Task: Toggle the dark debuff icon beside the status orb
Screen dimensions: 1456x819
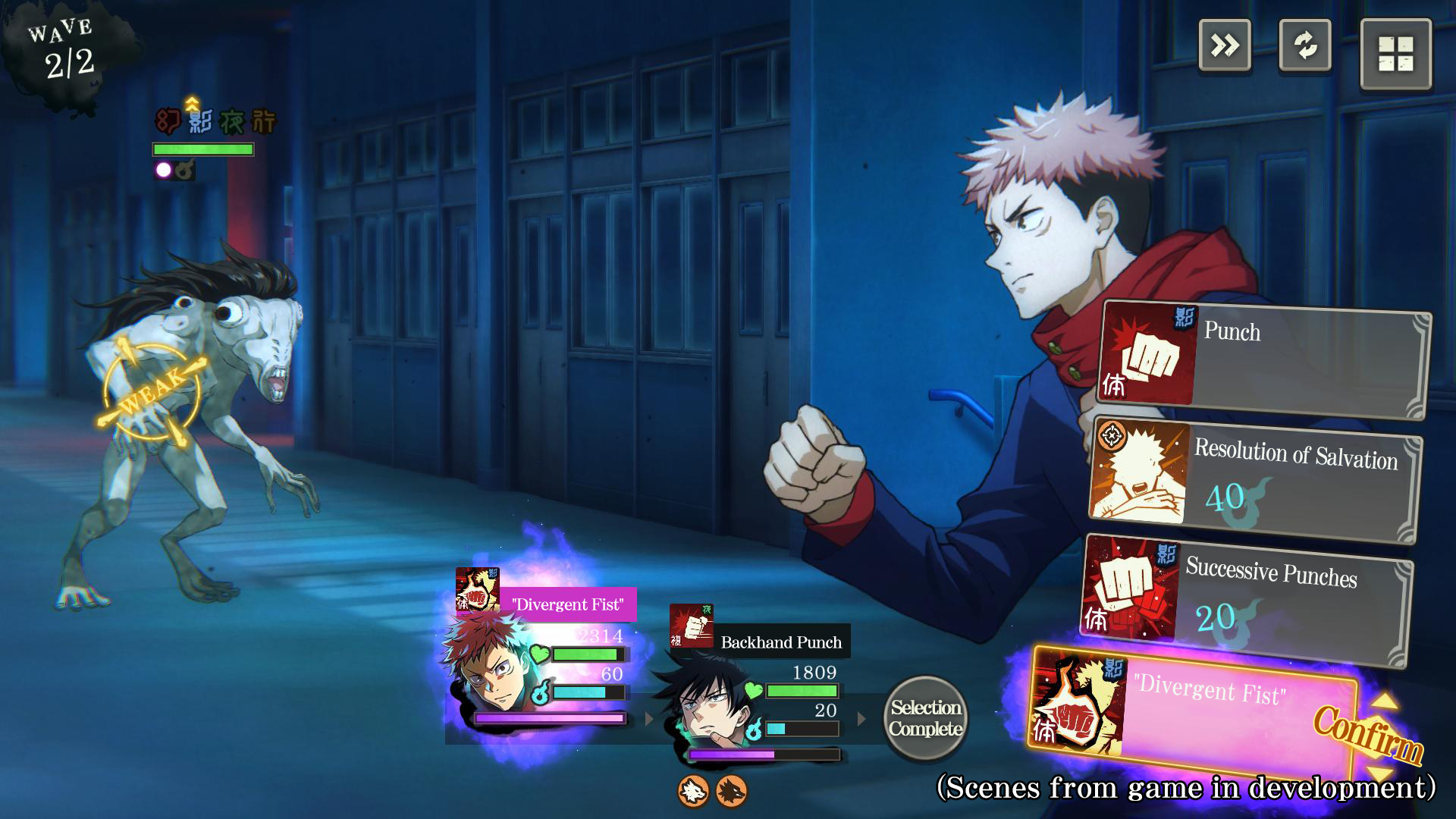Action: click(183, 170)
